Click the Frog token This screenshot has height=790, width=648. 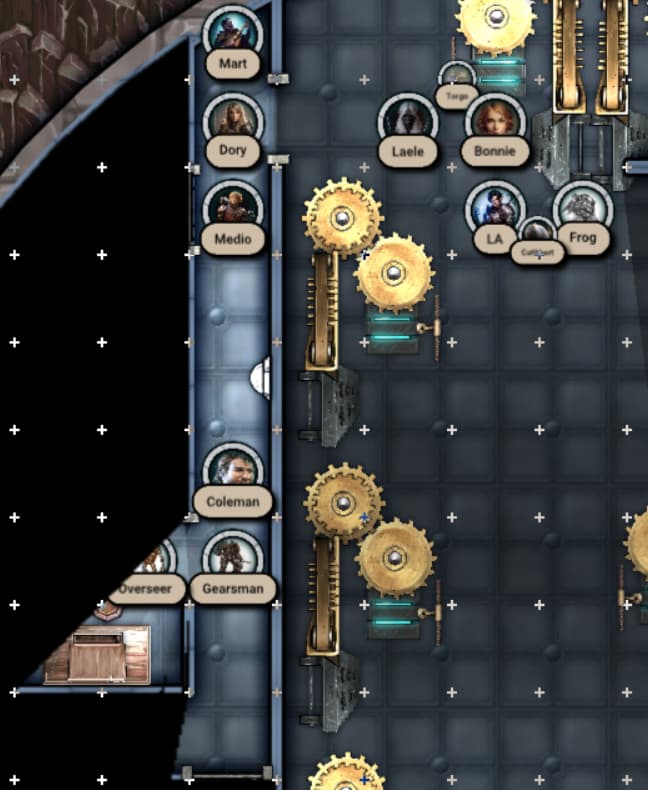click(x=582, y=210)
